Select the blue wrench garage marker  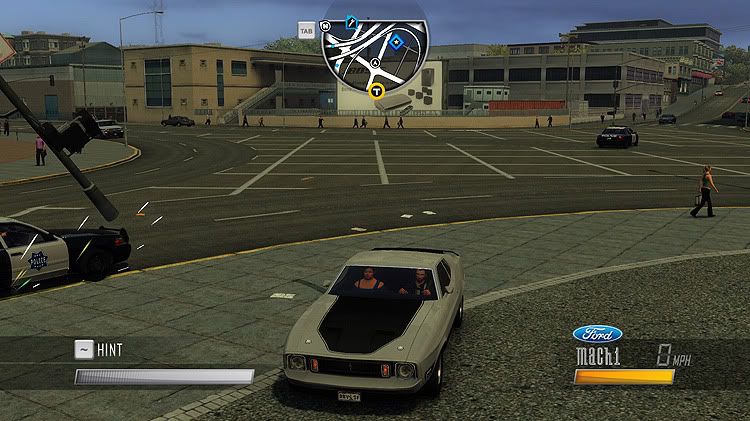[351, 20]
